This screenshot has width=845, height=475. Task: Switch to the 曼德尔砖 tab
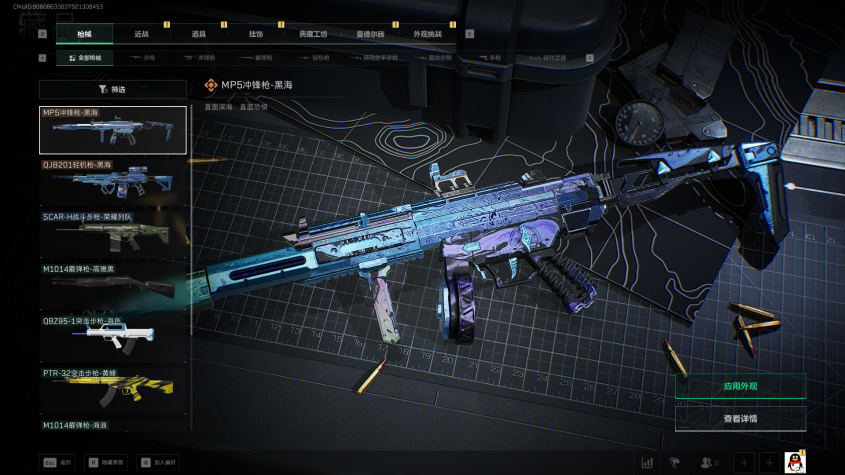(370, 34)
